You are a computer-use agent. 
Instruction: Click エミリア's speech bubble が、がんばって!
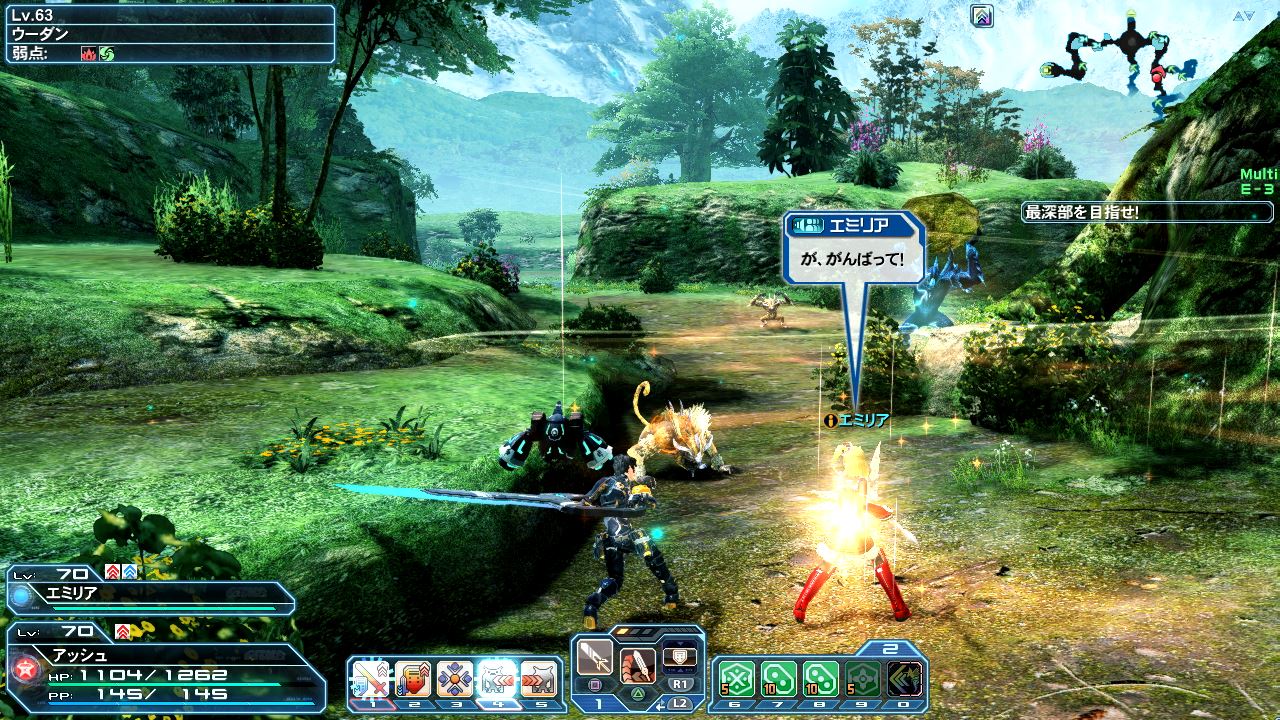click(x=853, y=248)
